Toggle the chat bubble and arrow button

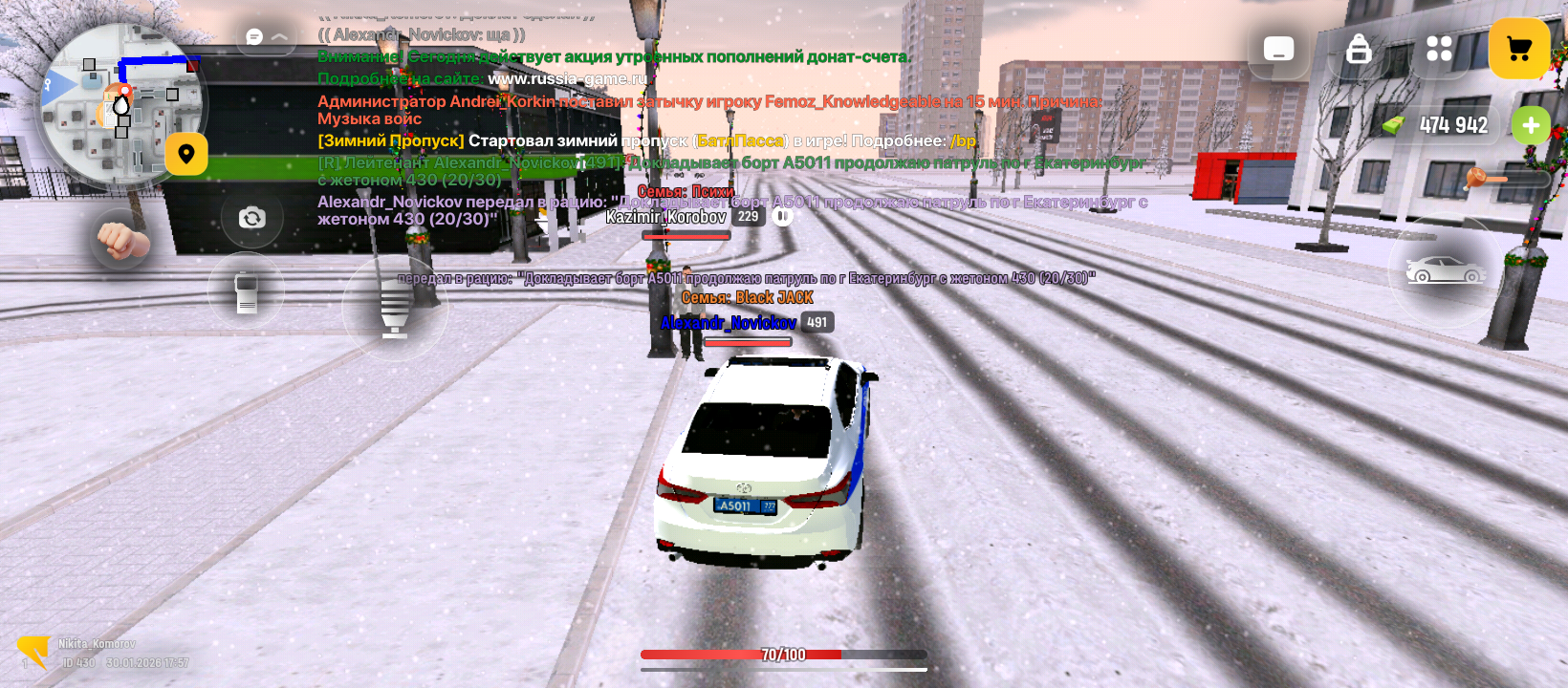pyautogui.click(x=267, y=37)
